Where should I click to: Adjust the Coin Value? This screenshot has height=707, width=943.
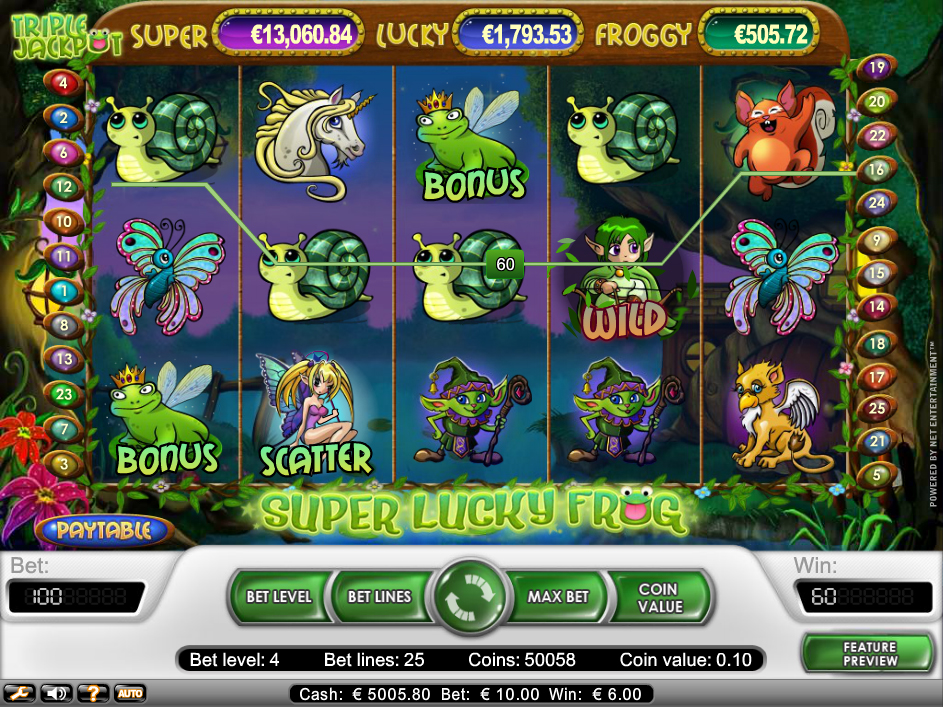click(x=658, y=597)
